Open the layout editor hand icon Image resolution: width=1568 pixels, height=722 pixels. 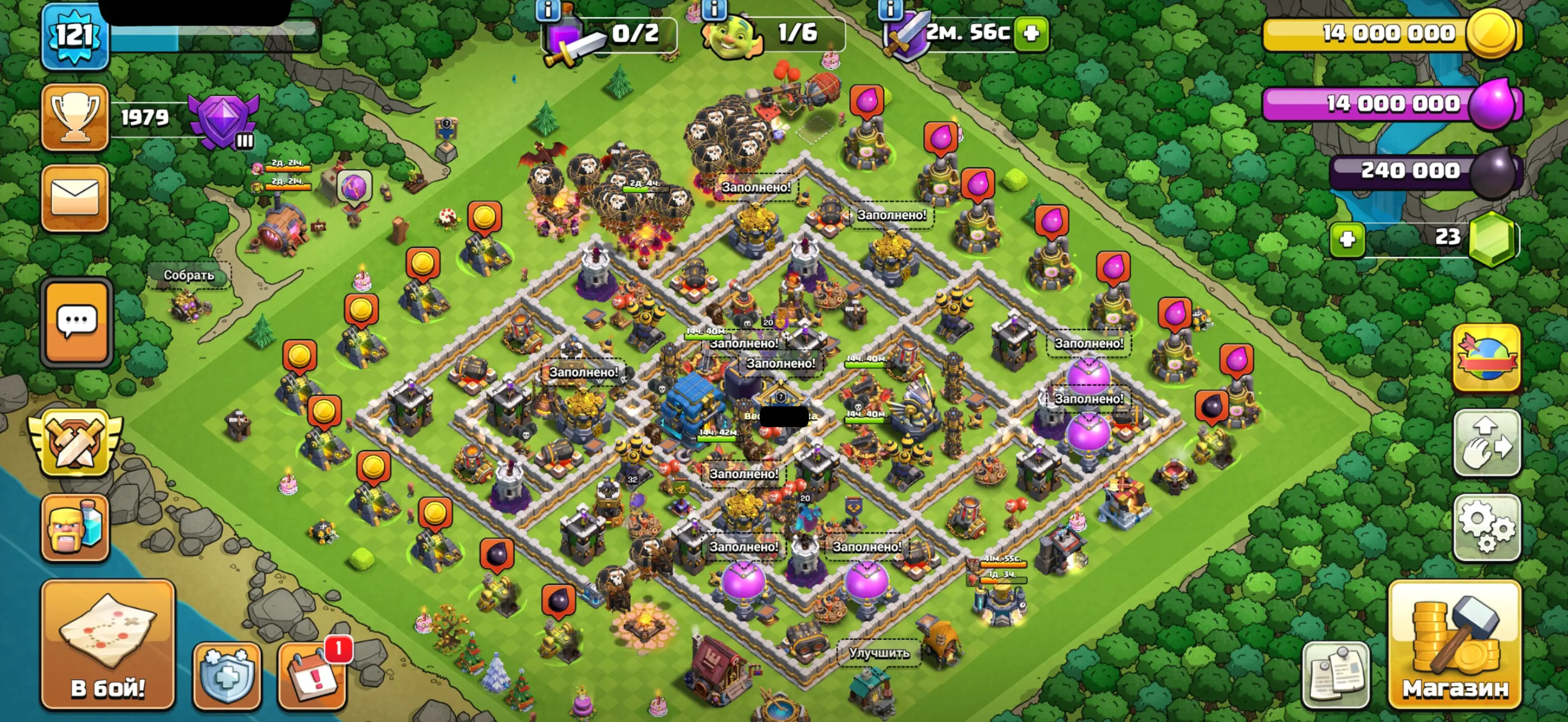(x=1486, y=443)
